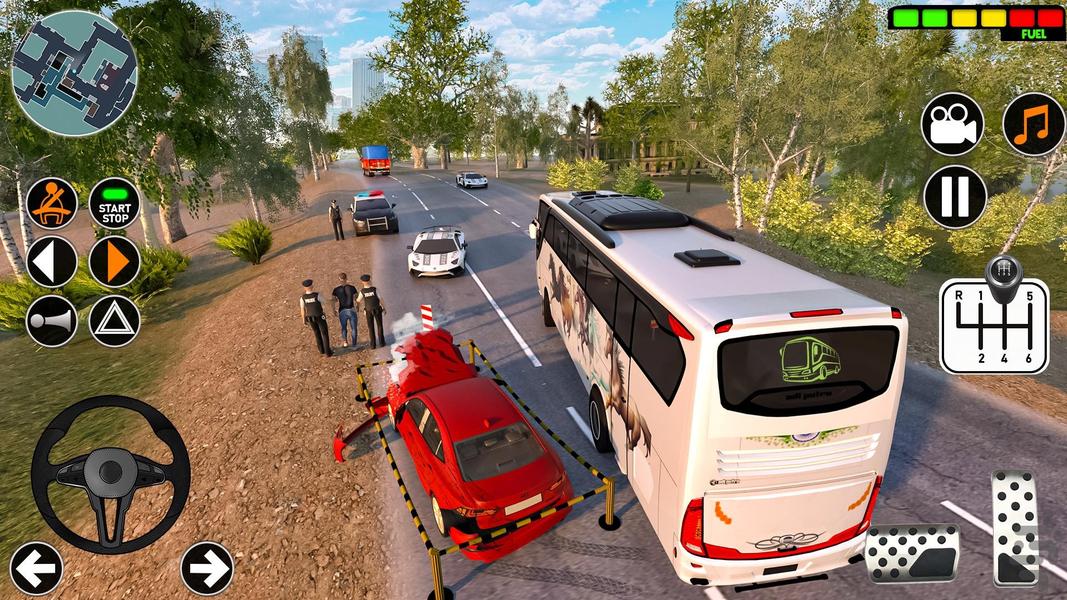Activate the left turn indicator
Viewport: 1067px width, 600px height.
click(51, 262)
